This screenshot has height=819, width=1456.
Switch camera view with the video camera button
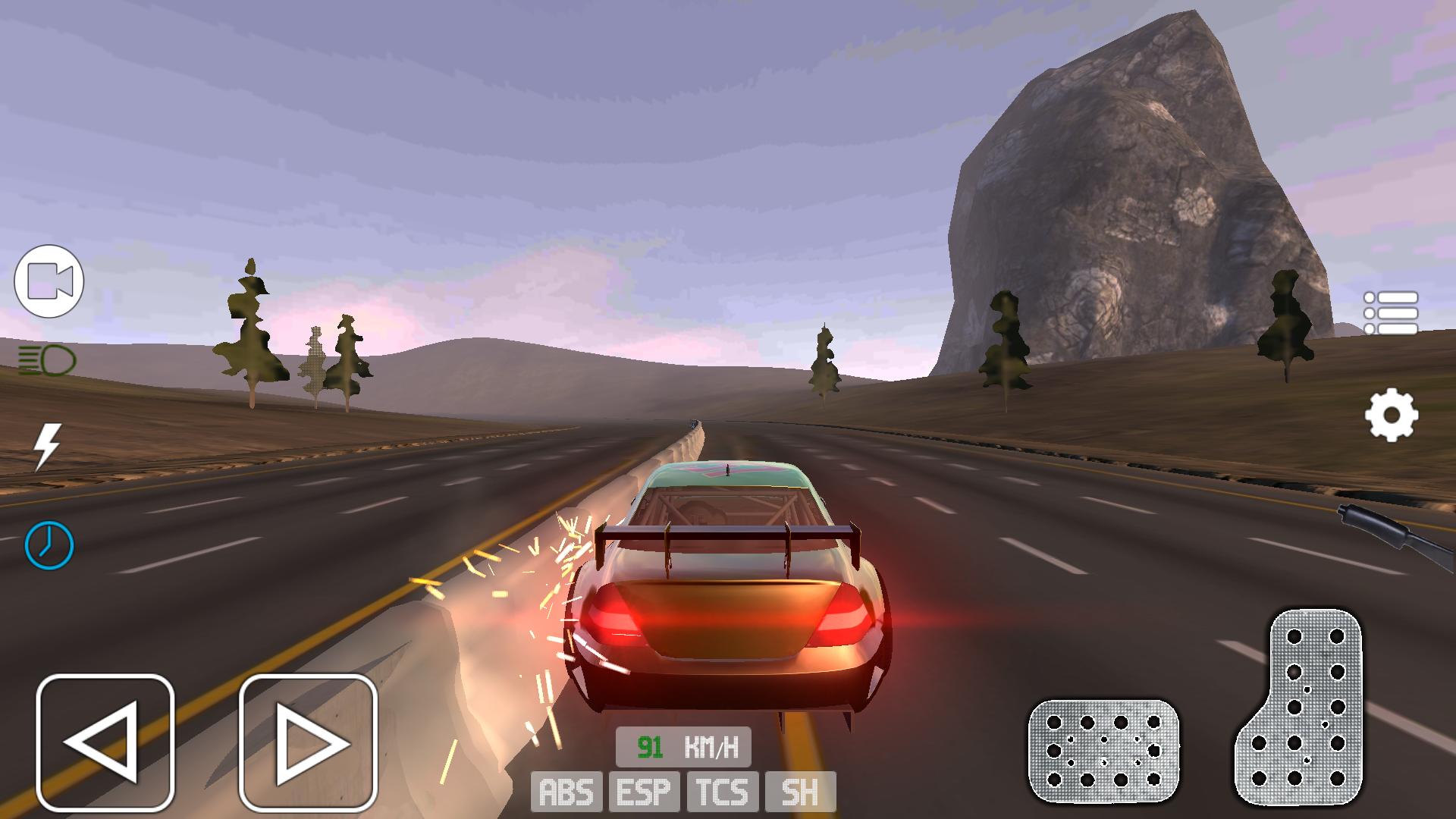pyautogui.click(x=49, y=281)
